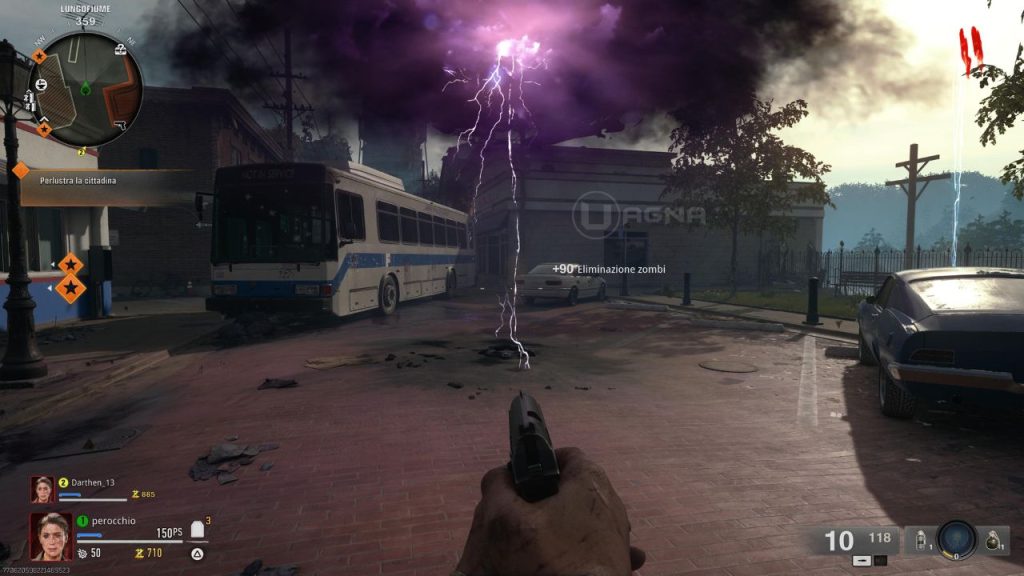
Task: Open the circular minimap
Action: point(85,90)
